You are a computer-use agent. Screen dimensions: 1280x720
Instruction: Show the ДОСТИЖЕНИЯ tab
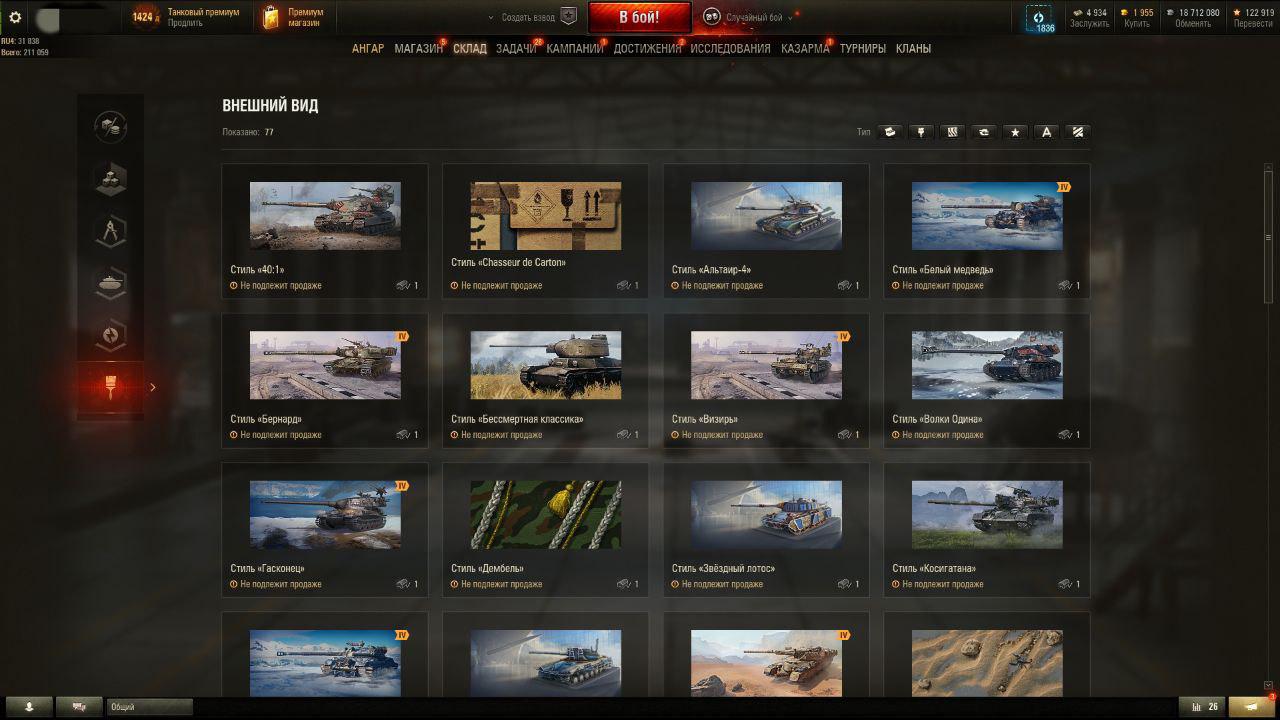647,48
